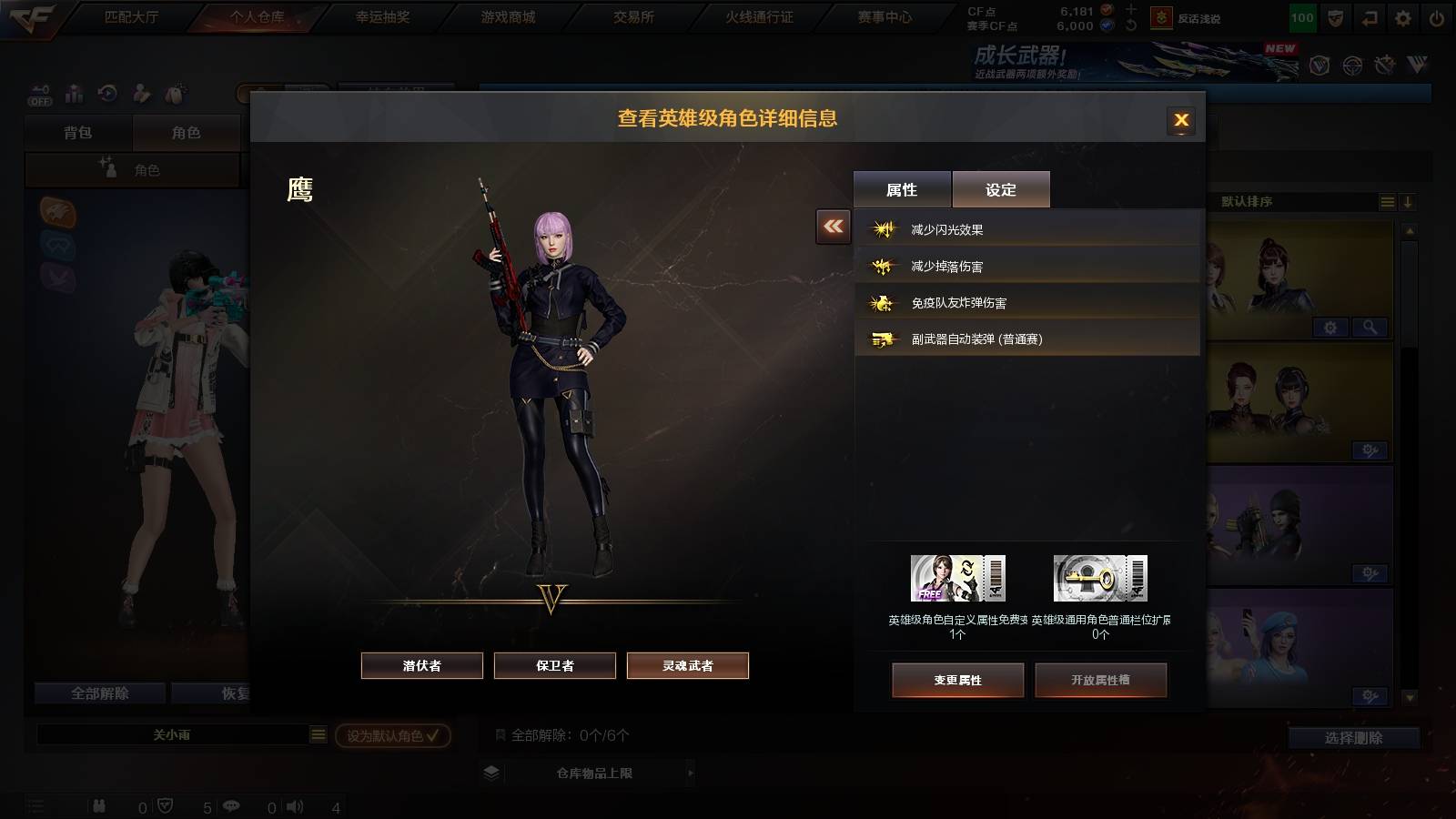Open the replay/history icon in the top toolbar
This screenshot has height=819, width=1456.
pos(109,94)
